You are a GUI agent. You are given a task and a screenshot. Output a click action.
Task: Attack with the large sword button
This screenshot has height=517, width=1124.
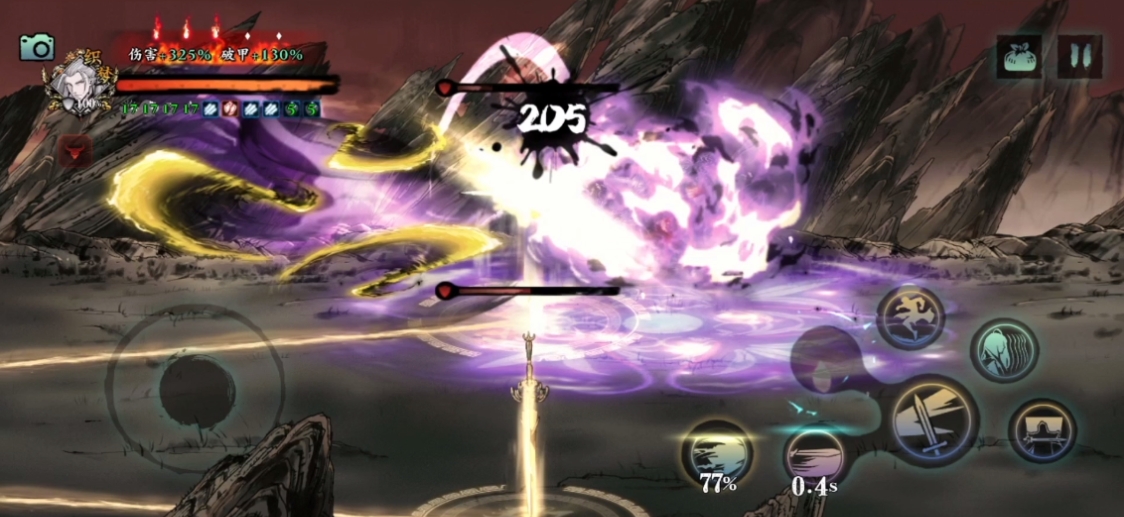pos(932,420)
